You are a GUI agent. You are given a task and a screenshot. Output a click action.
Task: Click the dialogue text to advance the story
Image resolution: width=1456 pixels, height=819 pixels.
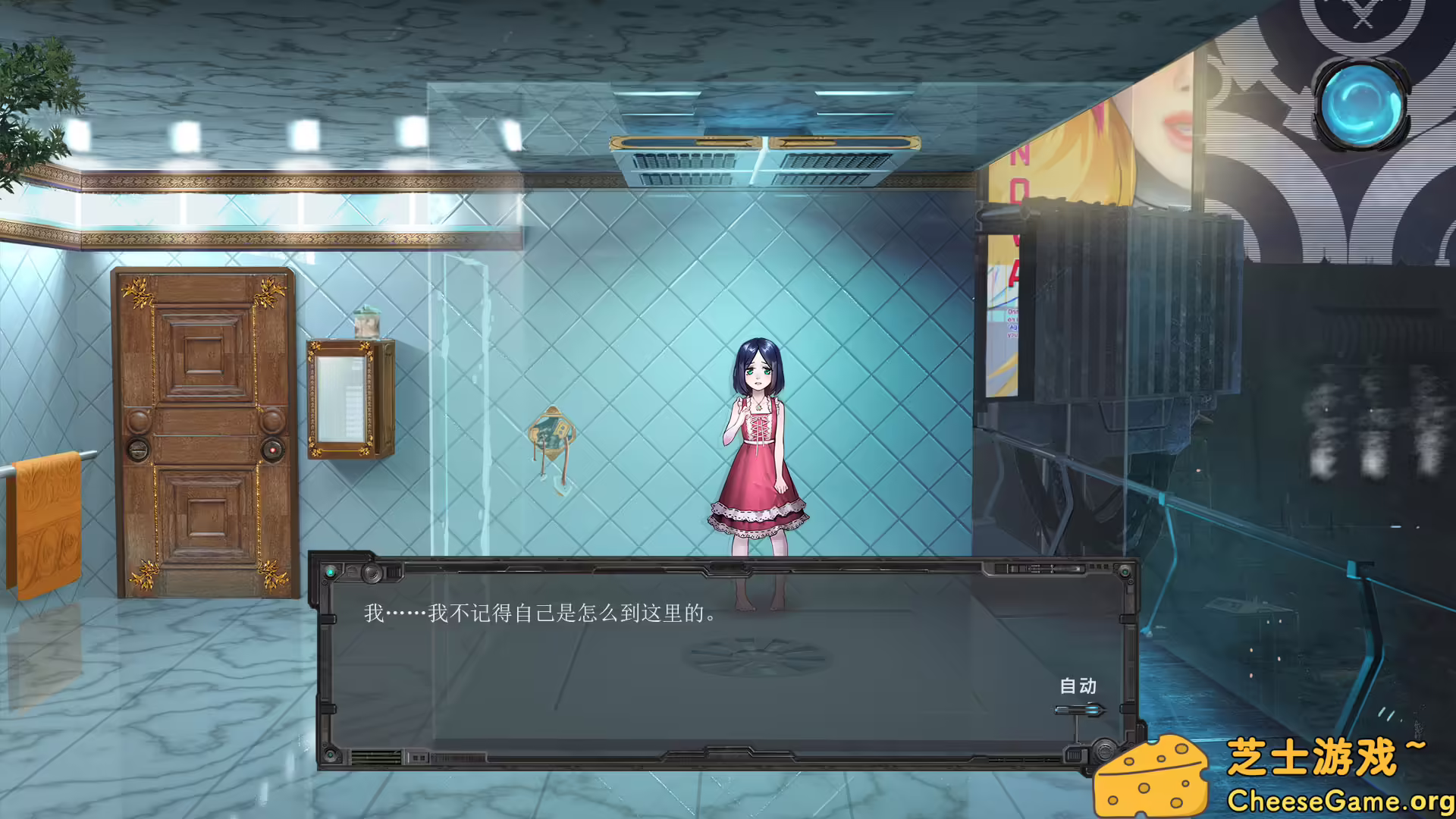click(538, 615)
